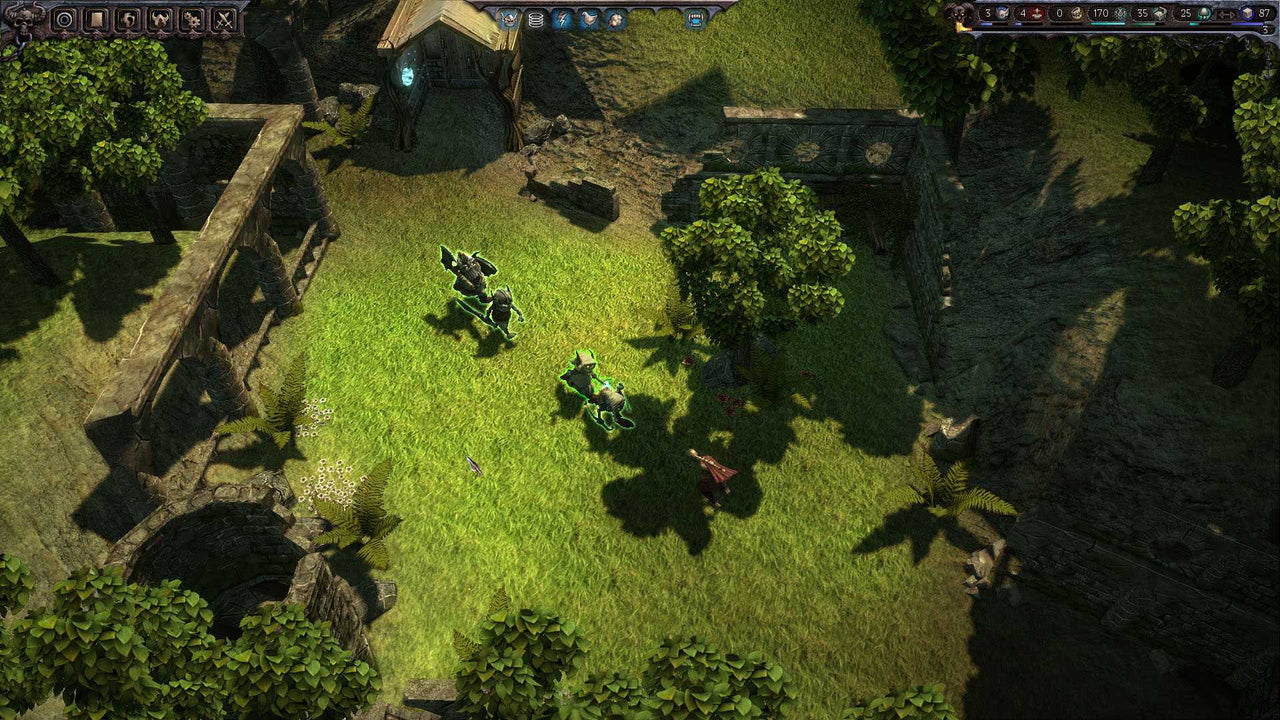This screenshot has height=720, width=1280.
Task: Click the ghost hand ability icon
Action: pos(127,19)
